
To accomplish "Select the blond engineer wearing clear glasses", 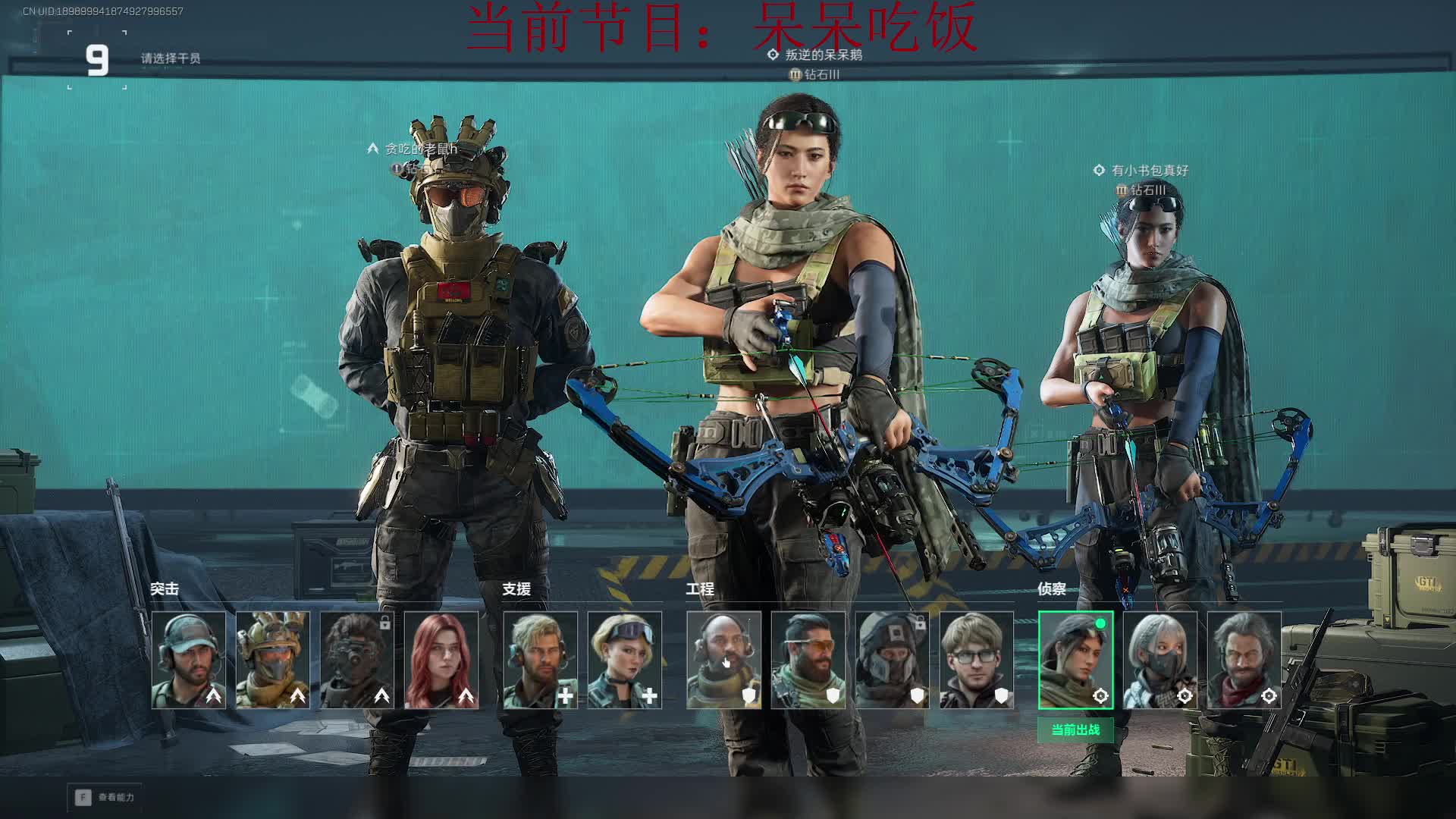I will pos(977,660).
